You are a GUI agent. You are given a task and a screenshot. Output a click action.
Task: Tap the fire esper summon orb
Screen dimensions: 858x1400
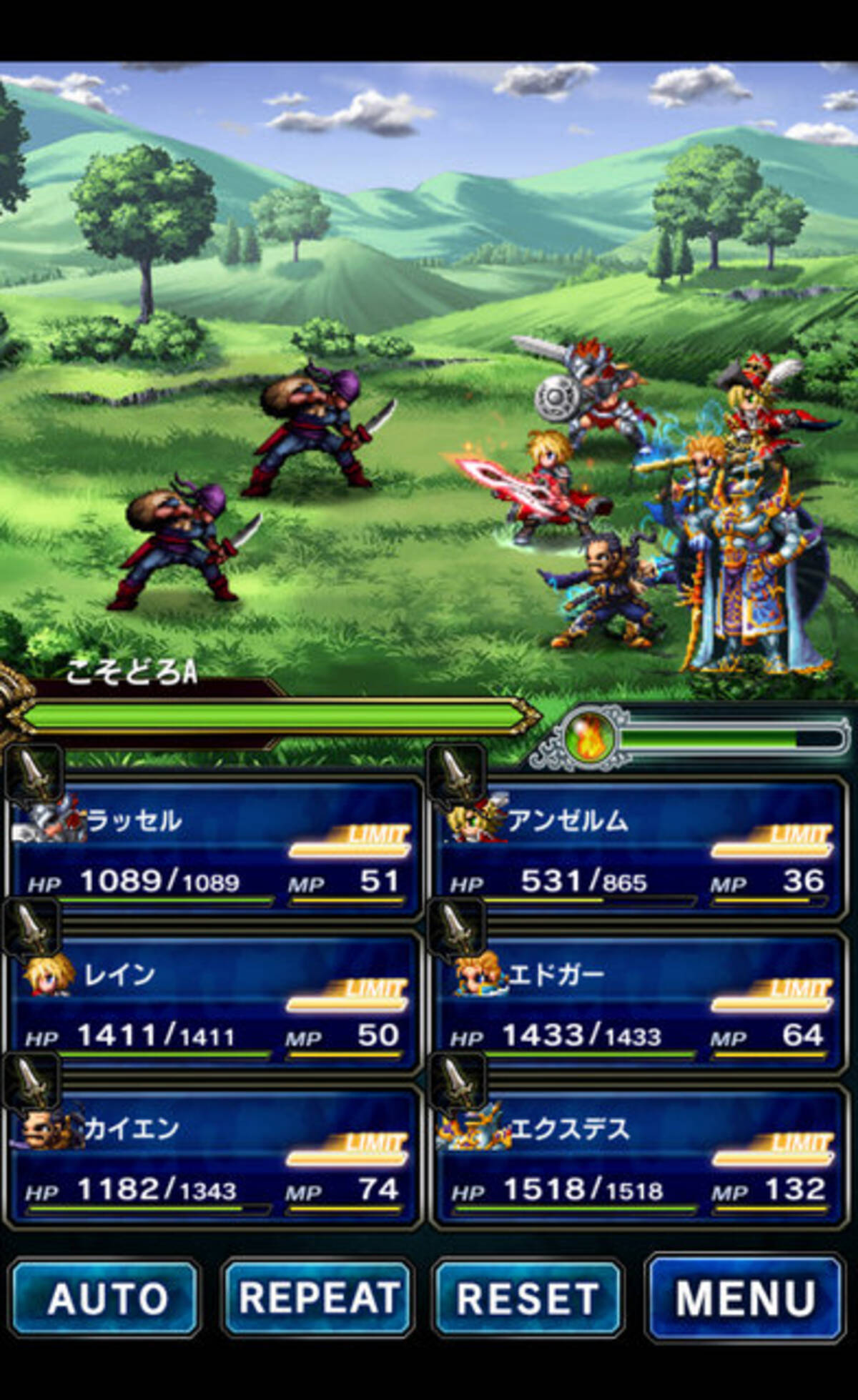(588, 738)
